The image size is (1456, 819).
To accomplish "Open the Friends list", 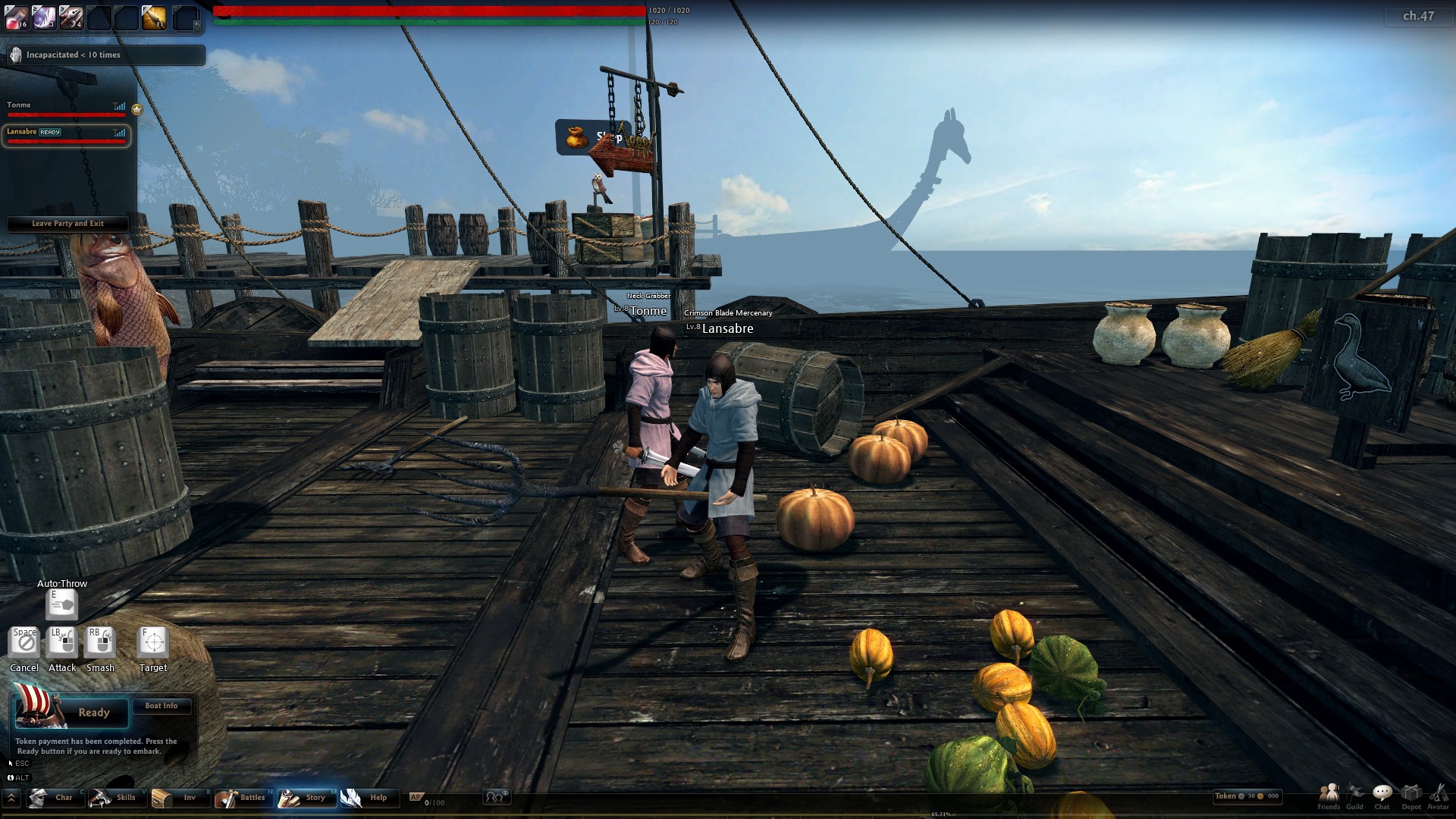I will point(1329,796).
